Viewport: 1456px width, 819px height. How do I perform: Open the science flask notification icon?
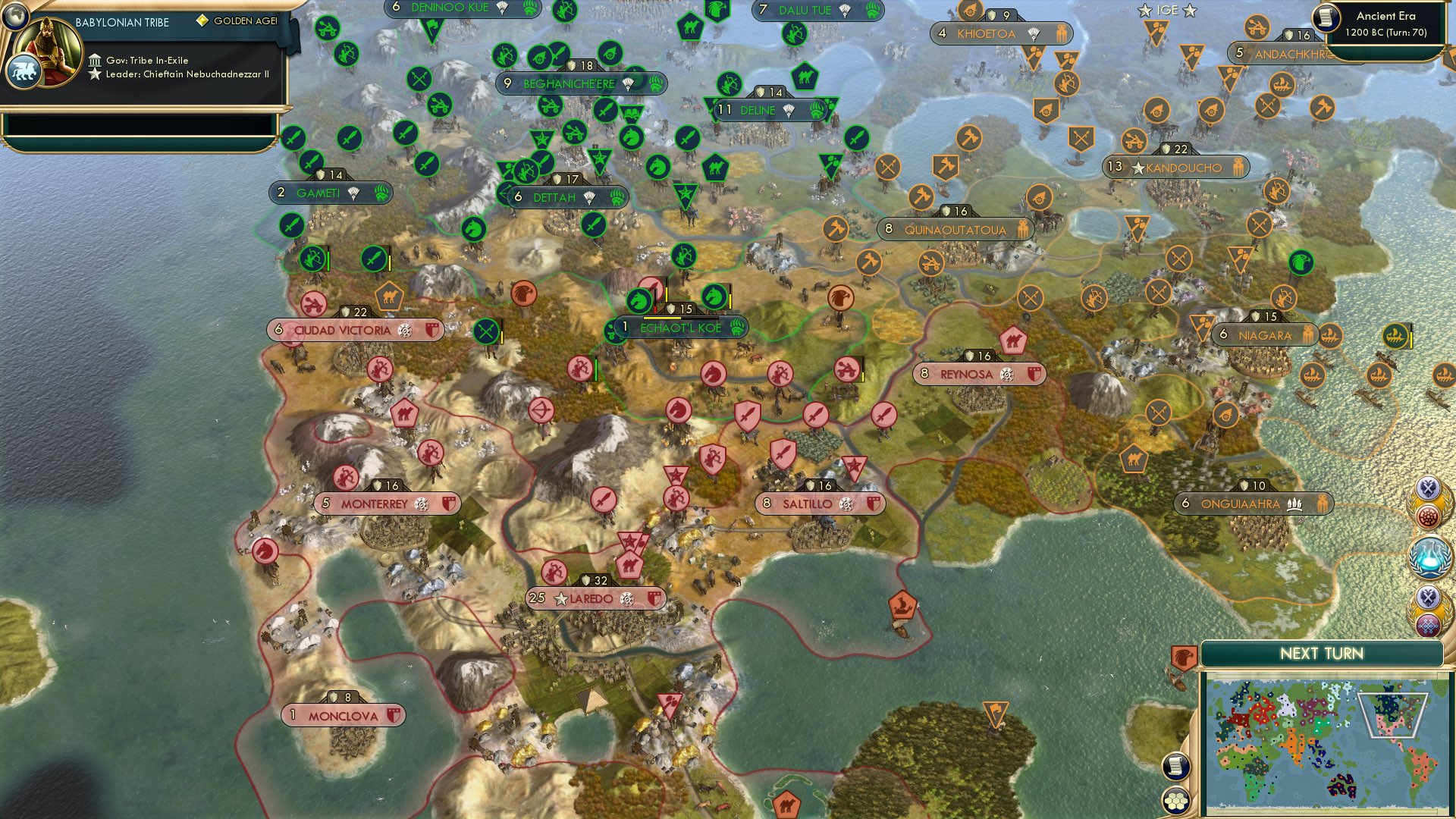(1429, 557)
